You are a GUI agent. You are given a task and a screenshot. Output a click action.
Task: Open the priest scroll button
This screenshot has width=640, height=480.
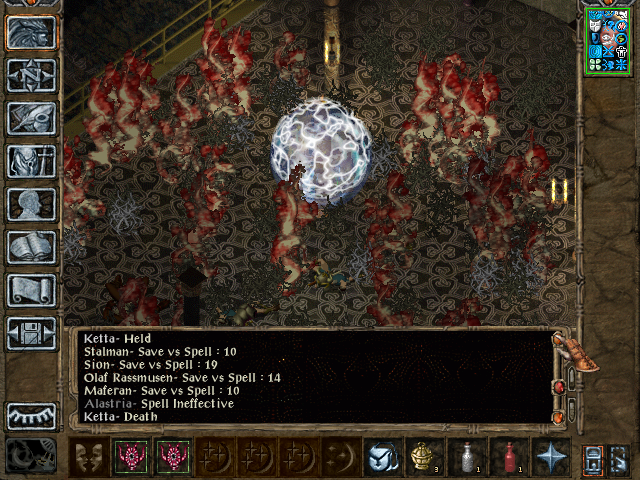[31, 290]
